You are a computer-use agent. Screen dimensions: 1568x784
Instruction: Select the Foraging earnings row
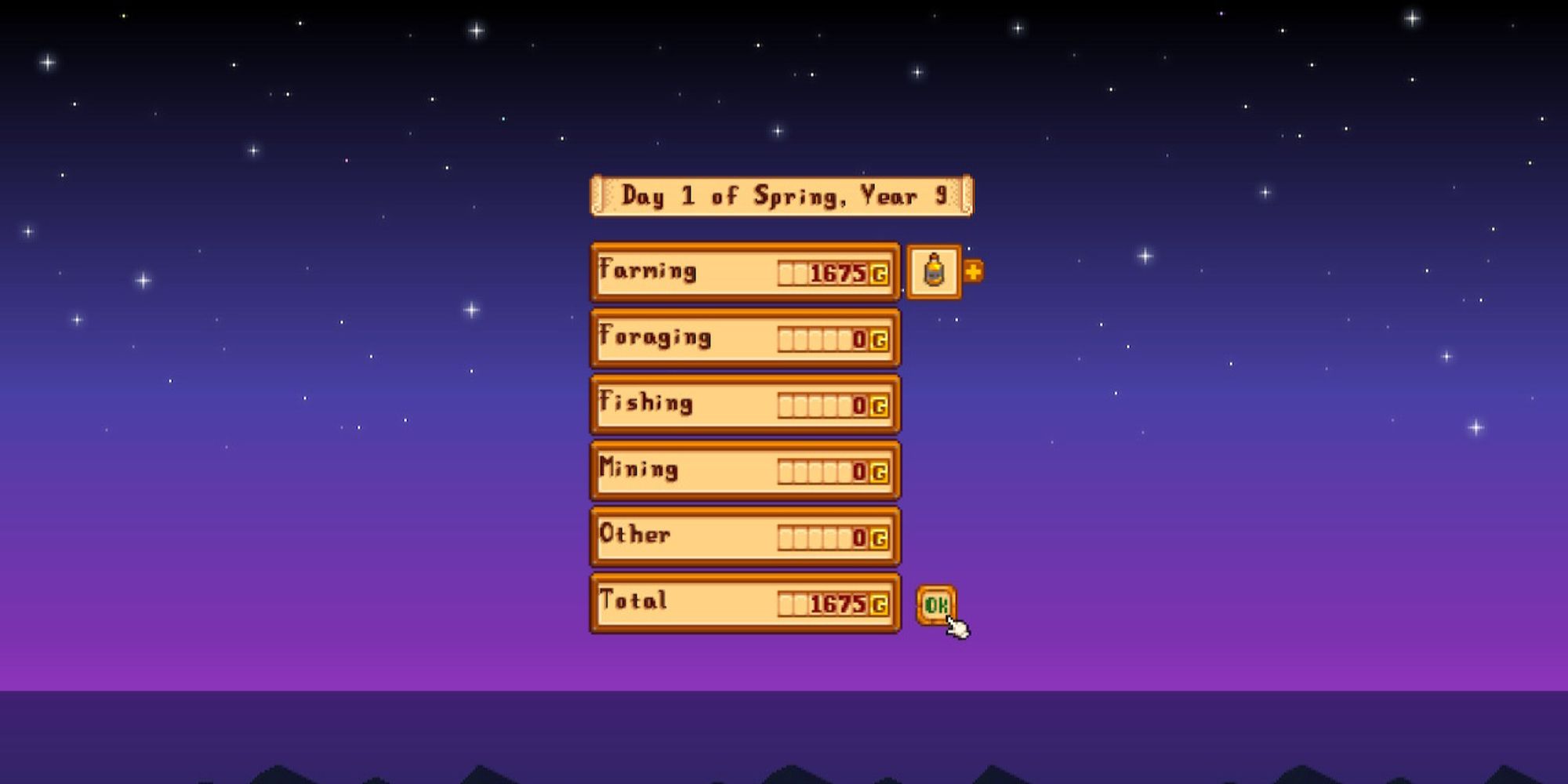coord(745,339)
